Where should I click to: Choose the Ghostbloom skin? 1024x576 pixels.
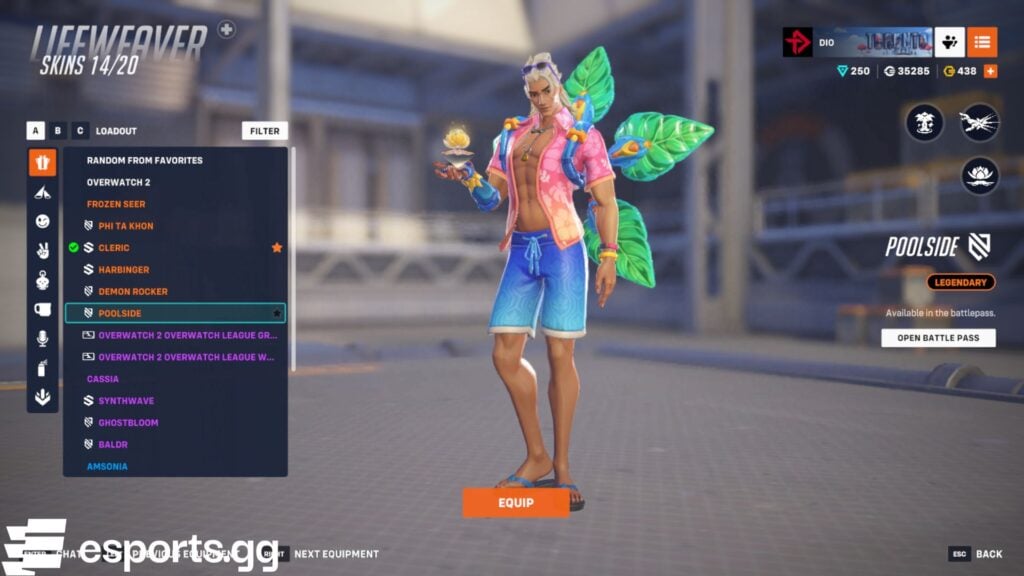pos(128,423)
